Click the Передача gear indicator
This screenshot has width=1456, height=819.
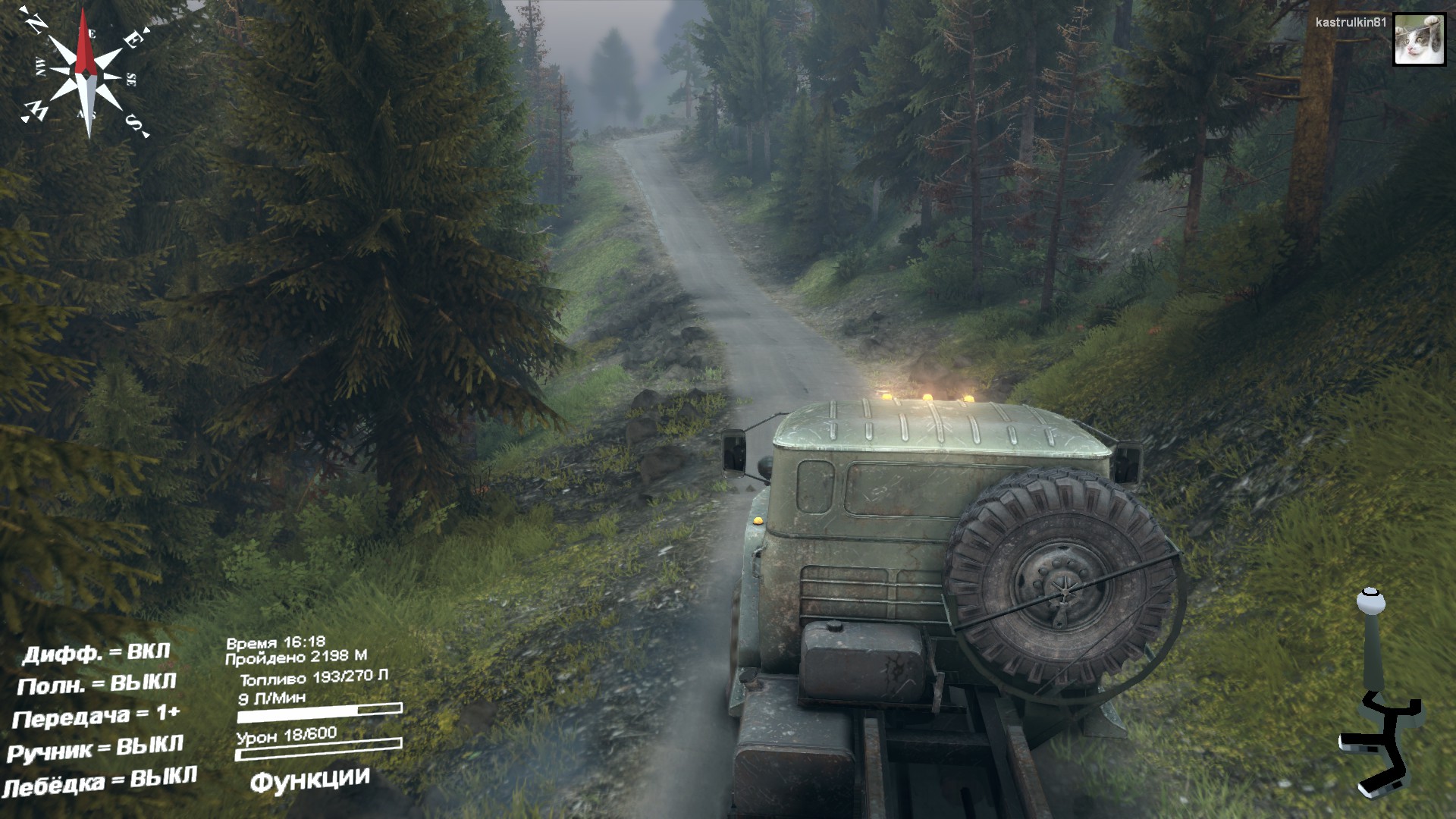pos(96,717)
